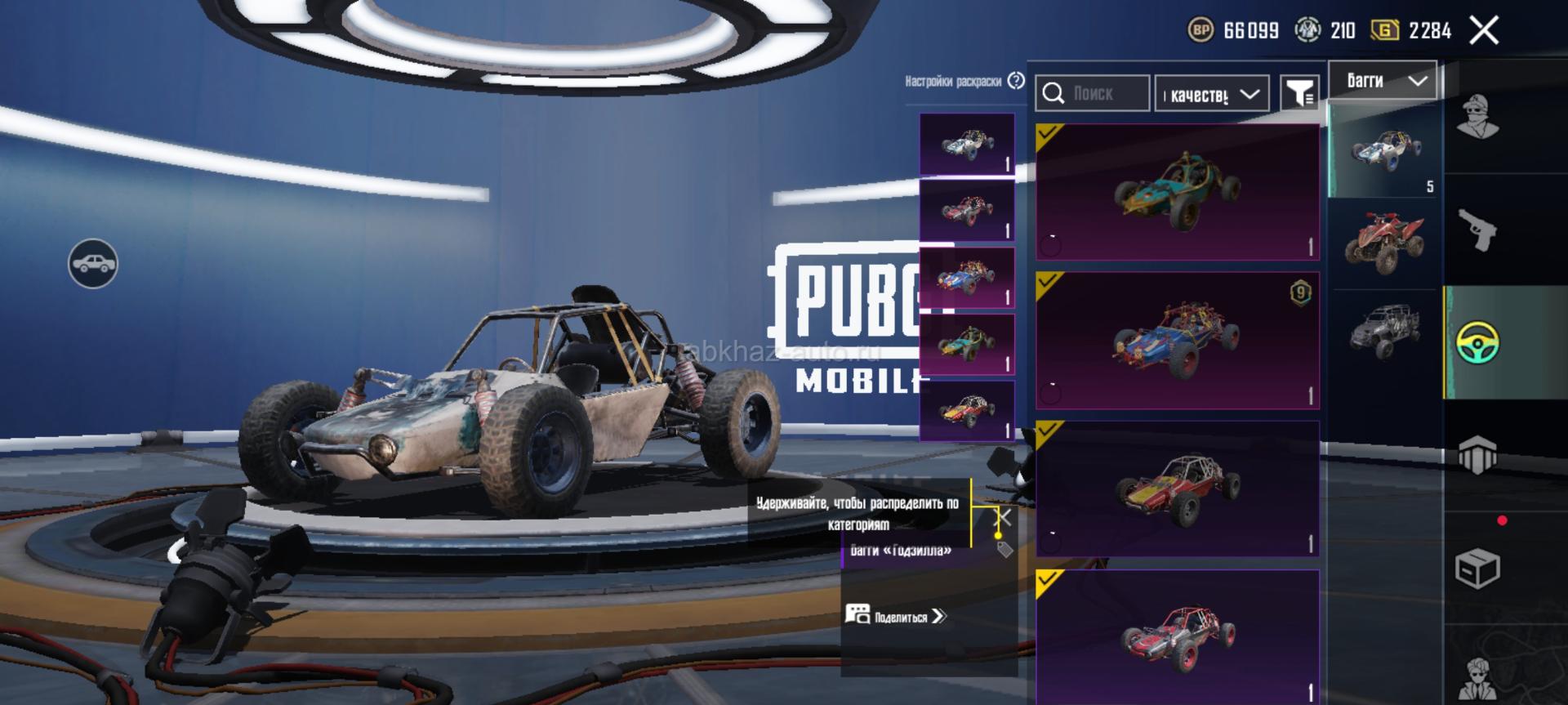The width and height of the screenshot is (1568, 705).
Task: Pick the red and grey buggy skin card
Action: (1177, 636)
